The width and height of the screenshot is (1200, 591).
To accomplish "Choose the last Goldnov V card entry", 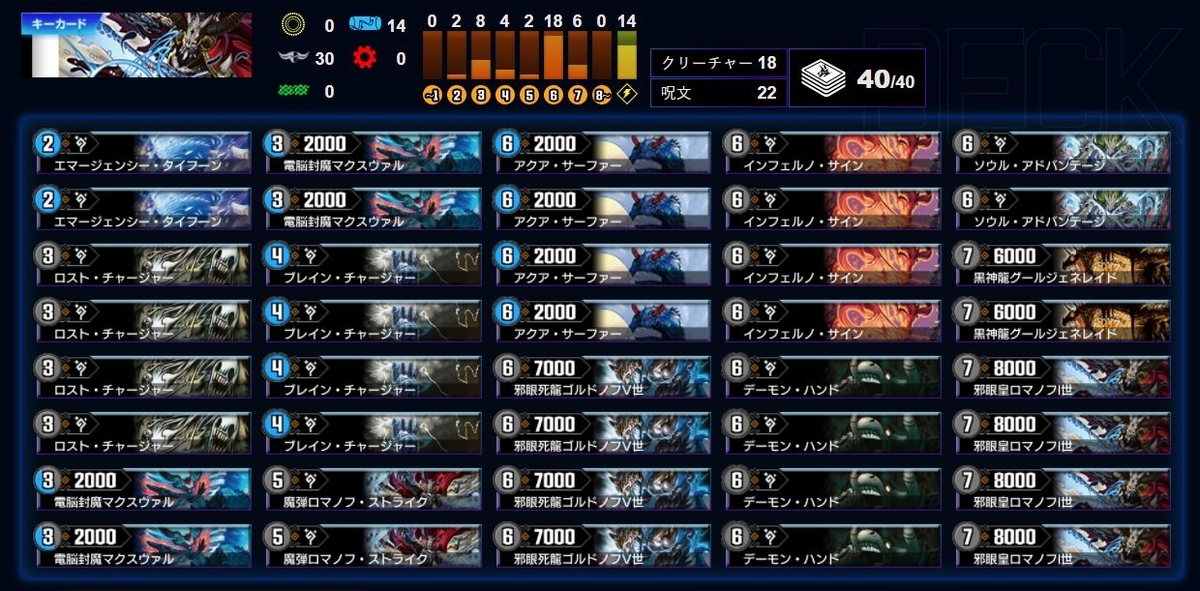I will 602,545.
